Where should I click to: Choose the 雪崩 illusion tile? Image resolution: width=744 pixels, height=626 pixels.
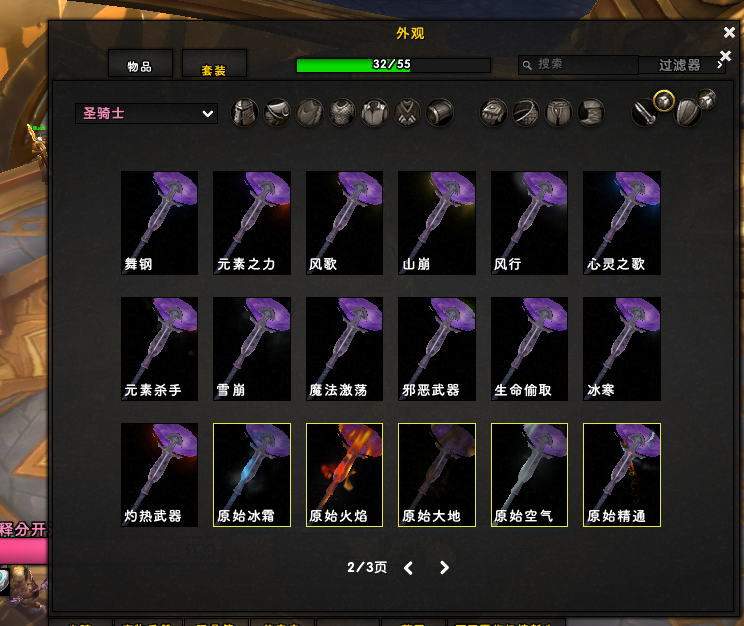252,349
